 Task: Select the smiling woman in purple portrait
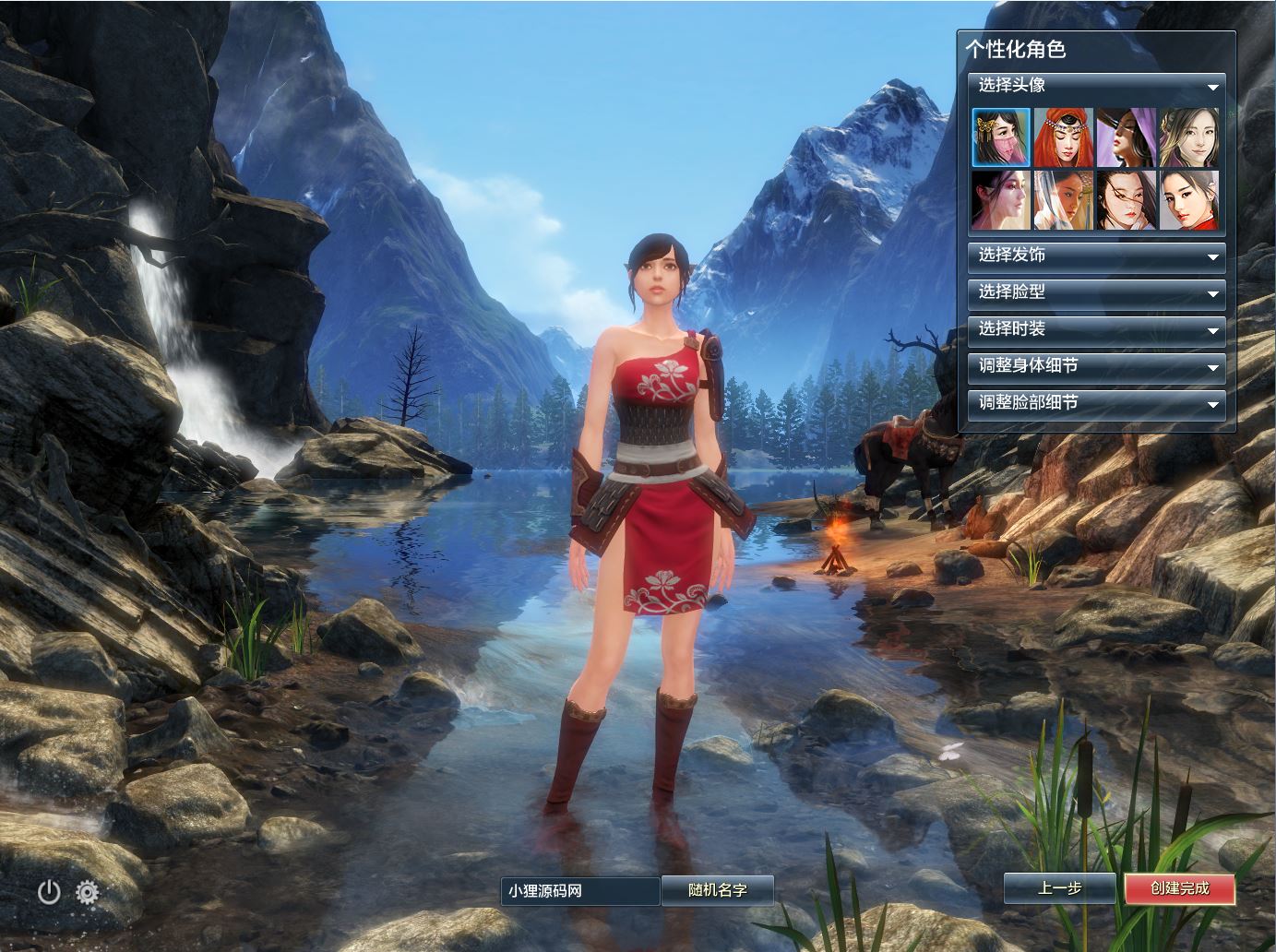1189,137
